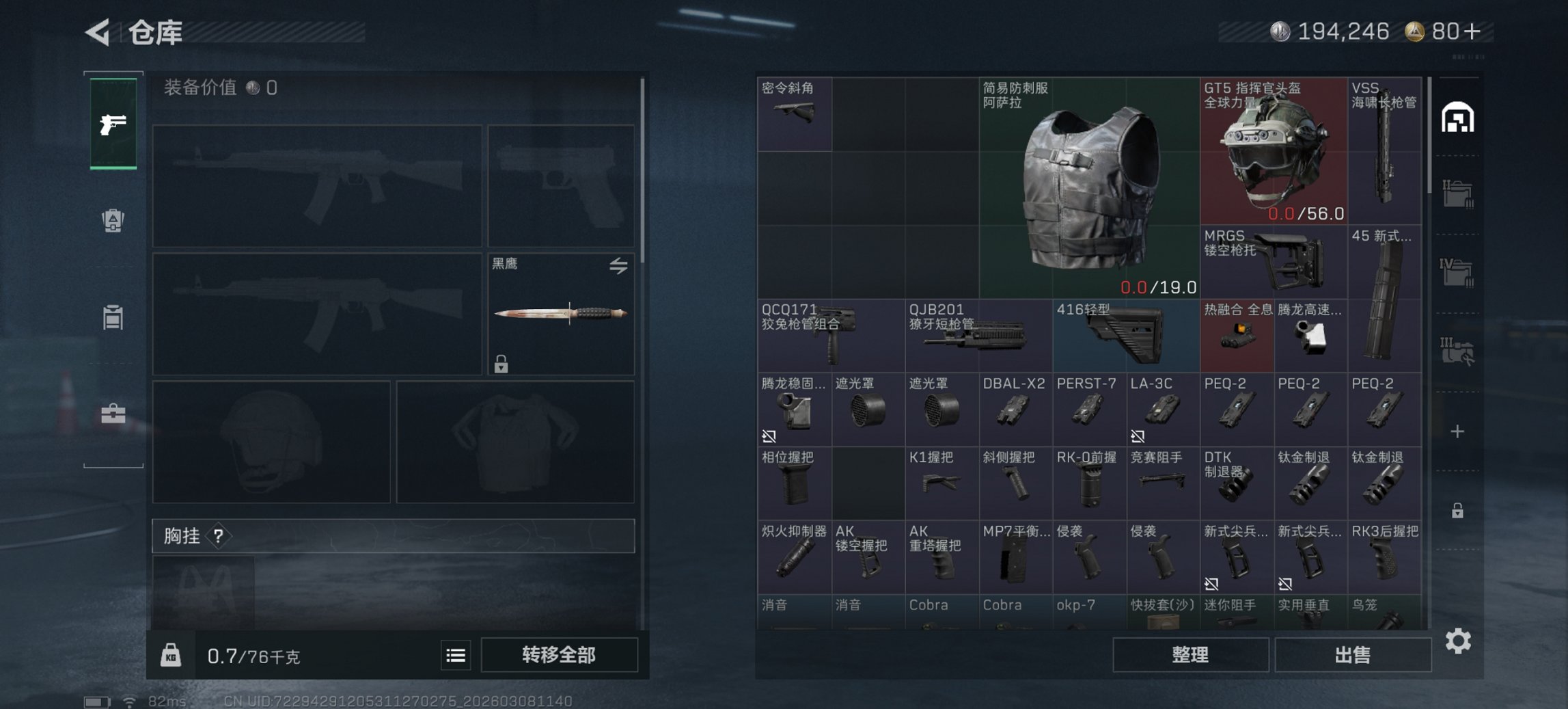Open the storage III workshop icon

tap(1457, 350)
